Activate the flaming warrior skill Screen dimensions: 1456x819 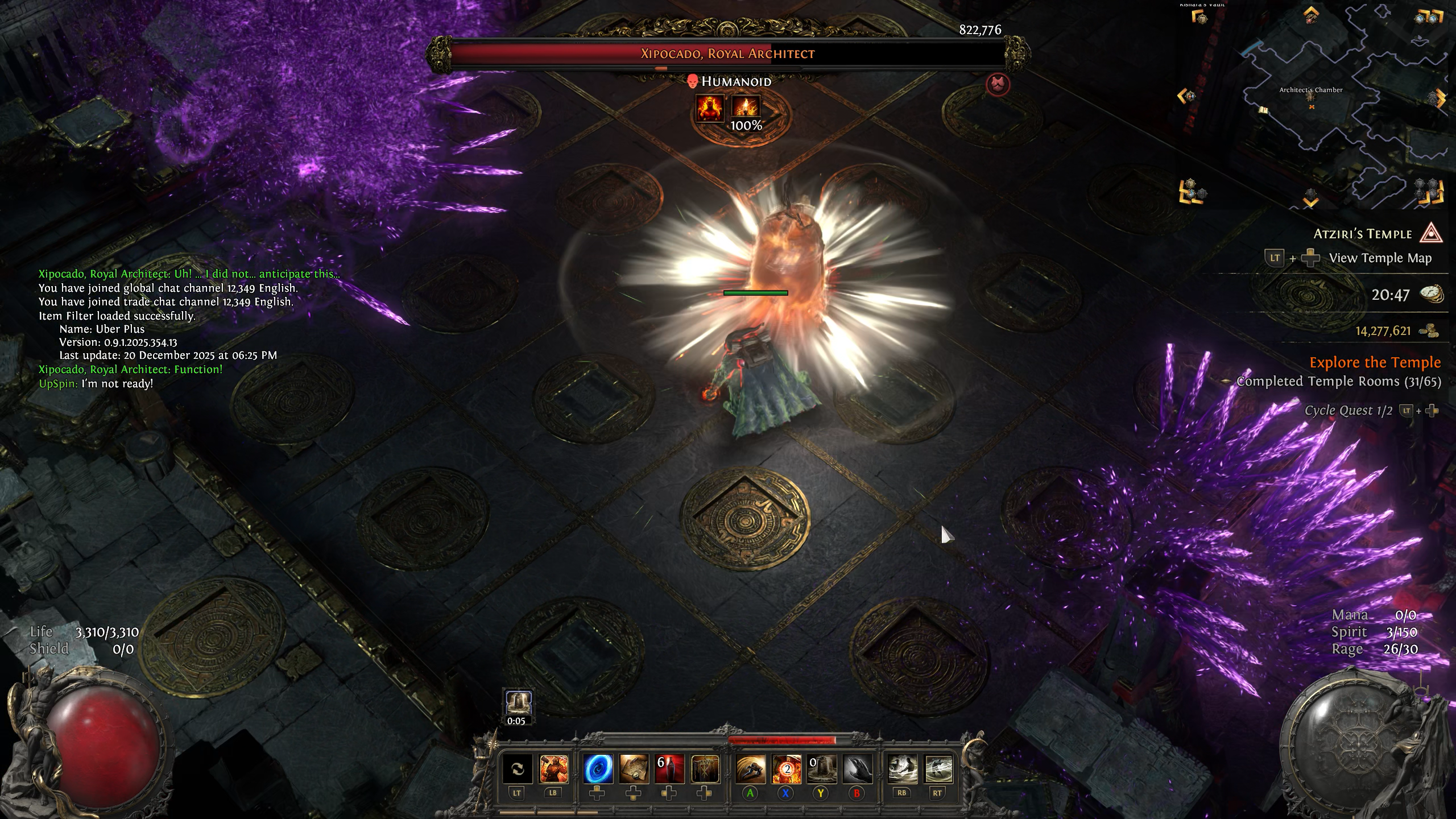click(x=553, y=769)
